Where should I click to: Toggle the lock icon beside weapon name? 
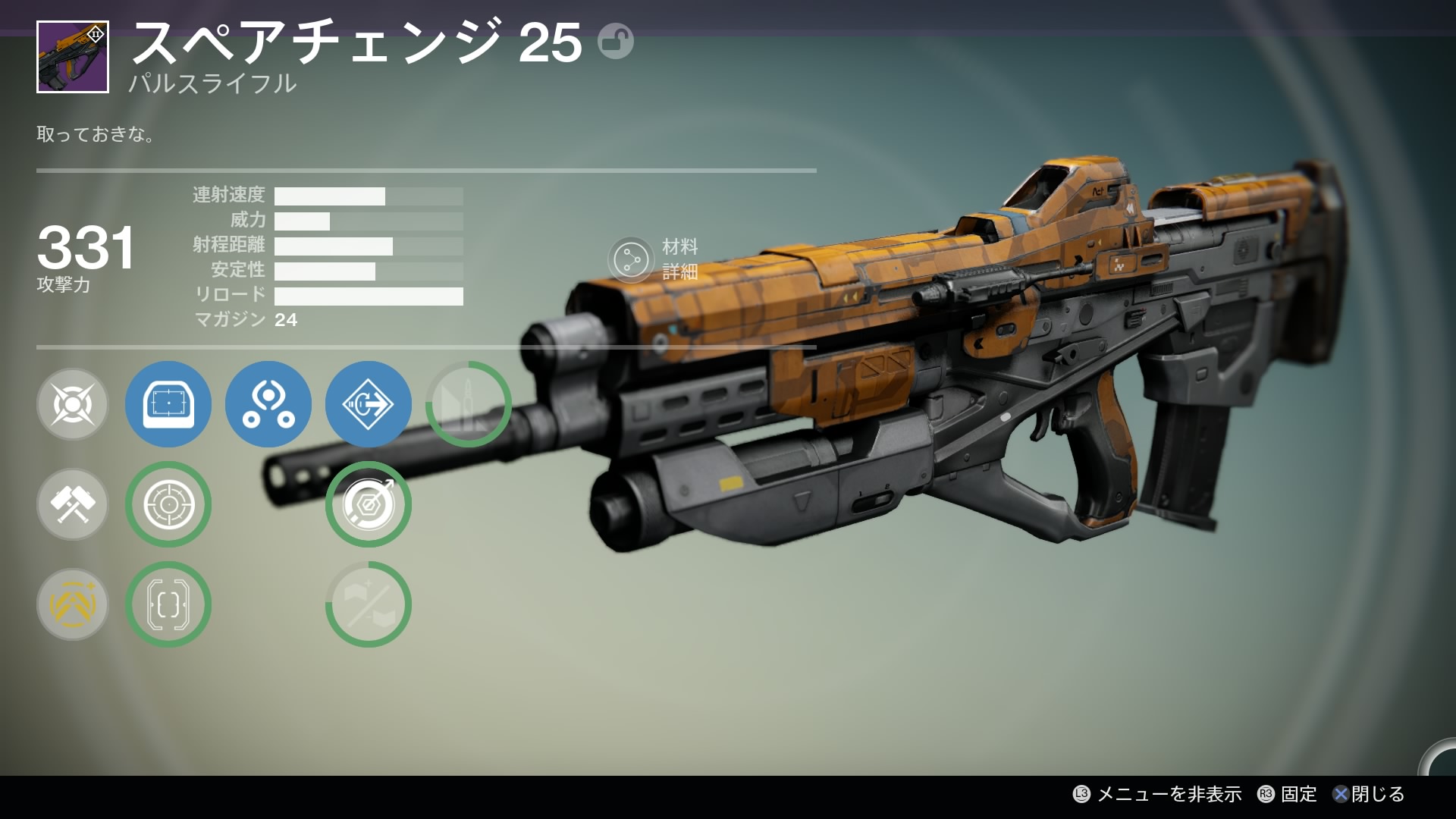point(615,41)
